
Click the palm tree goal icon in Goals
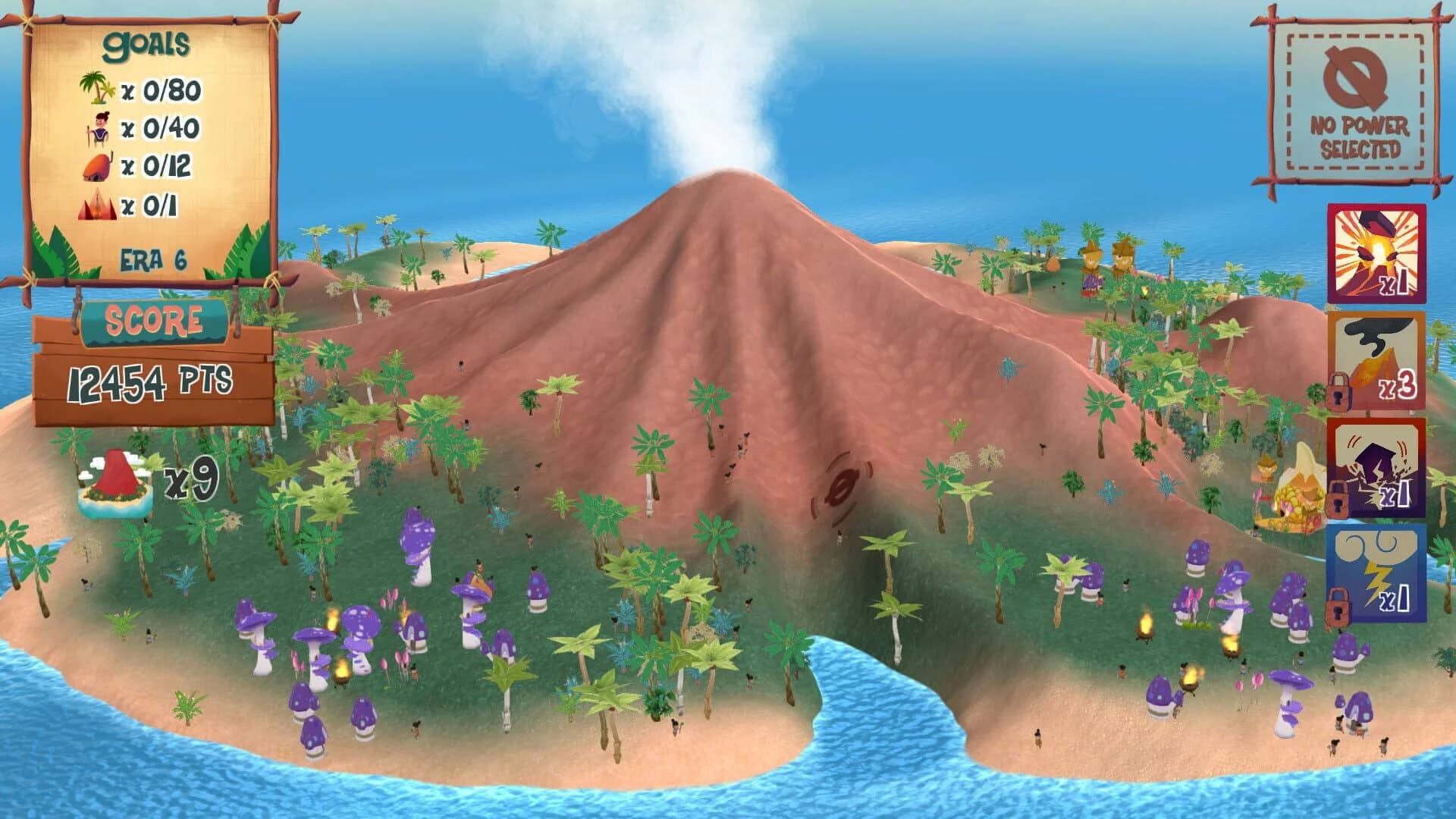(96, 89)
